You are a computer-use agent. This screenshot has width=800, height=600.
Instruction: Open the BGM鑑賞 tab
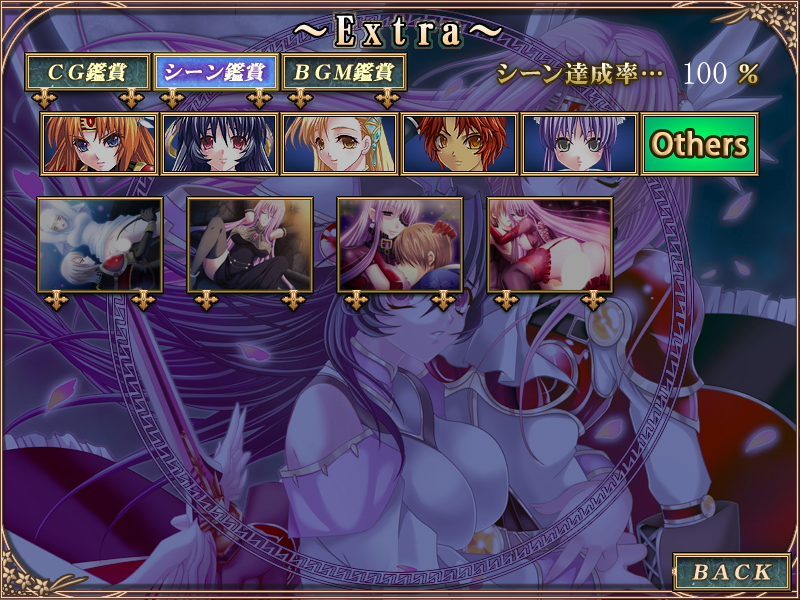click(x=344, y=72)
